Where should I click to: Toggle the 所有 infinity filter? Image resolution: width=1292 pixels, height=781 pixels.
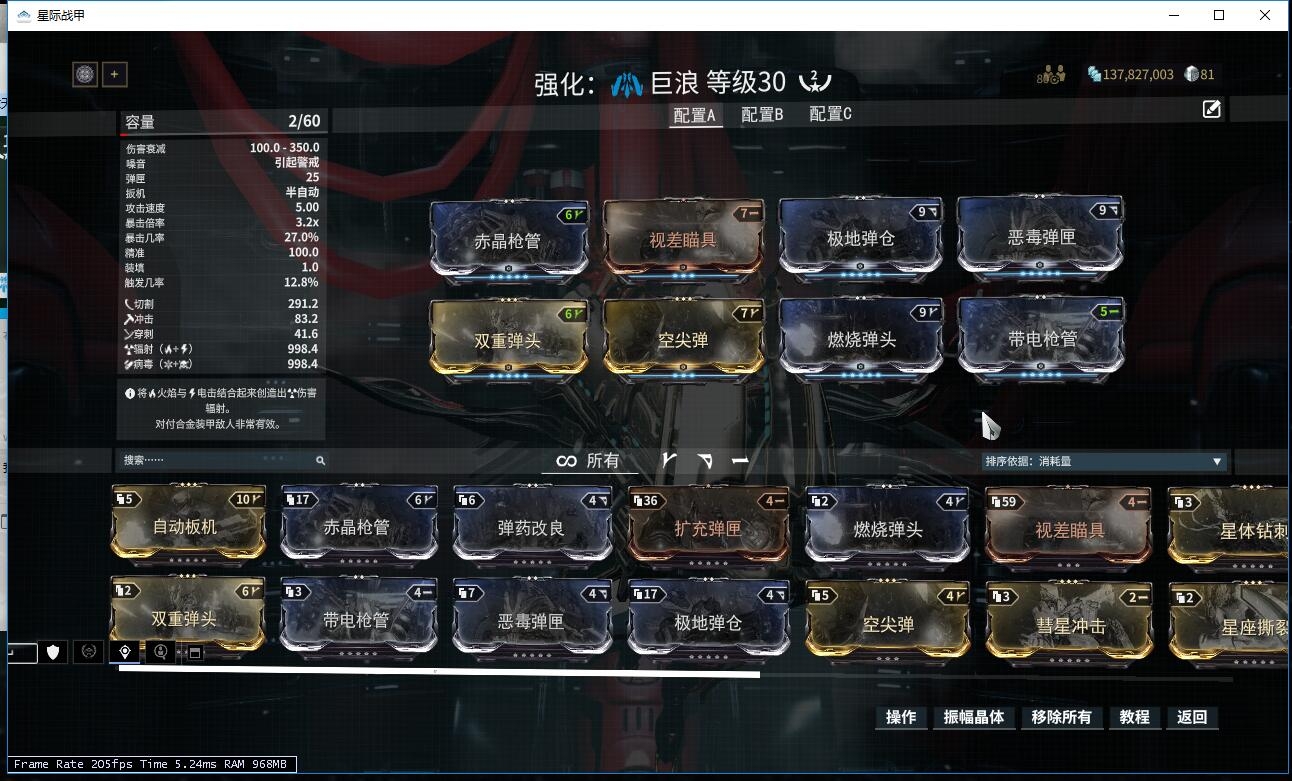pos(589,461)
